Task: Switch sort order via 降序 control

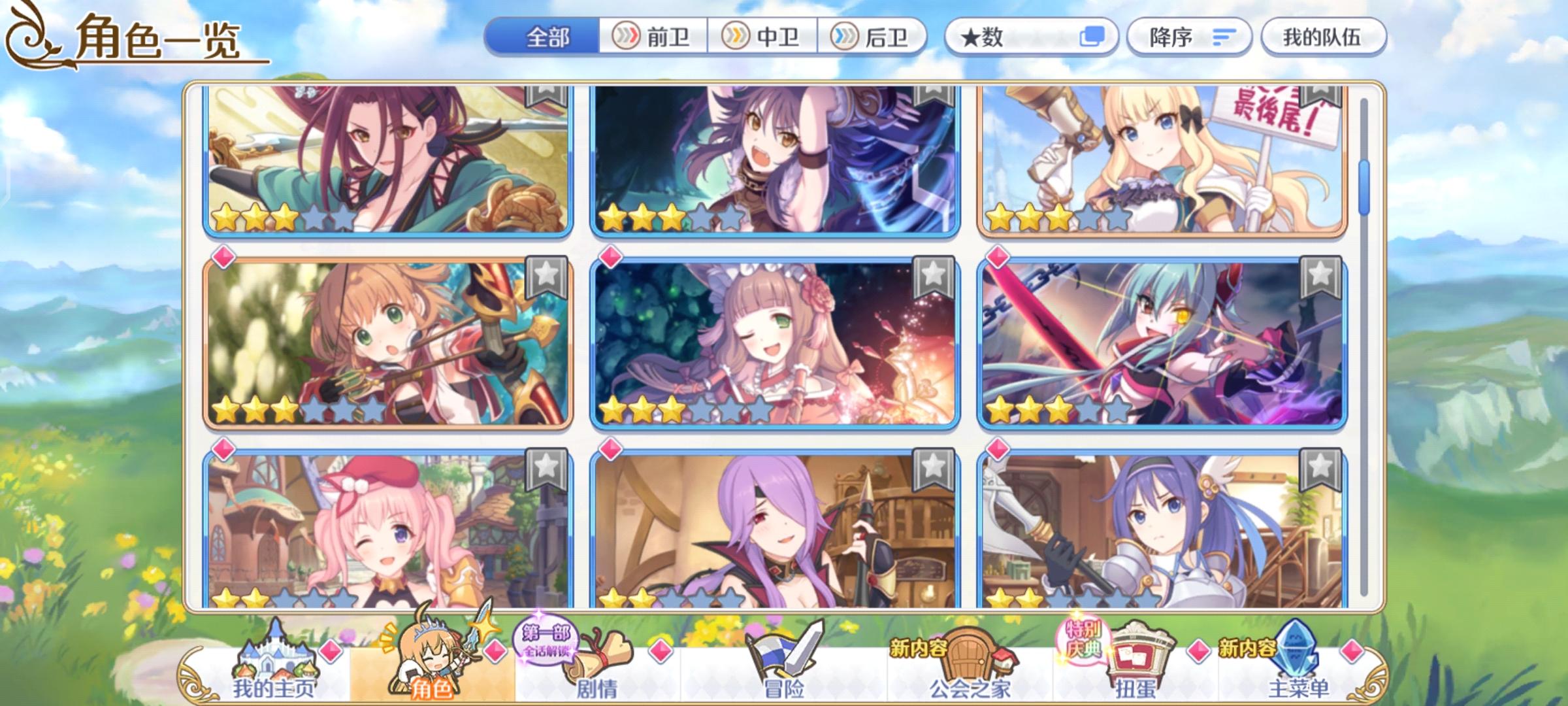Action: pos(1189,38)
